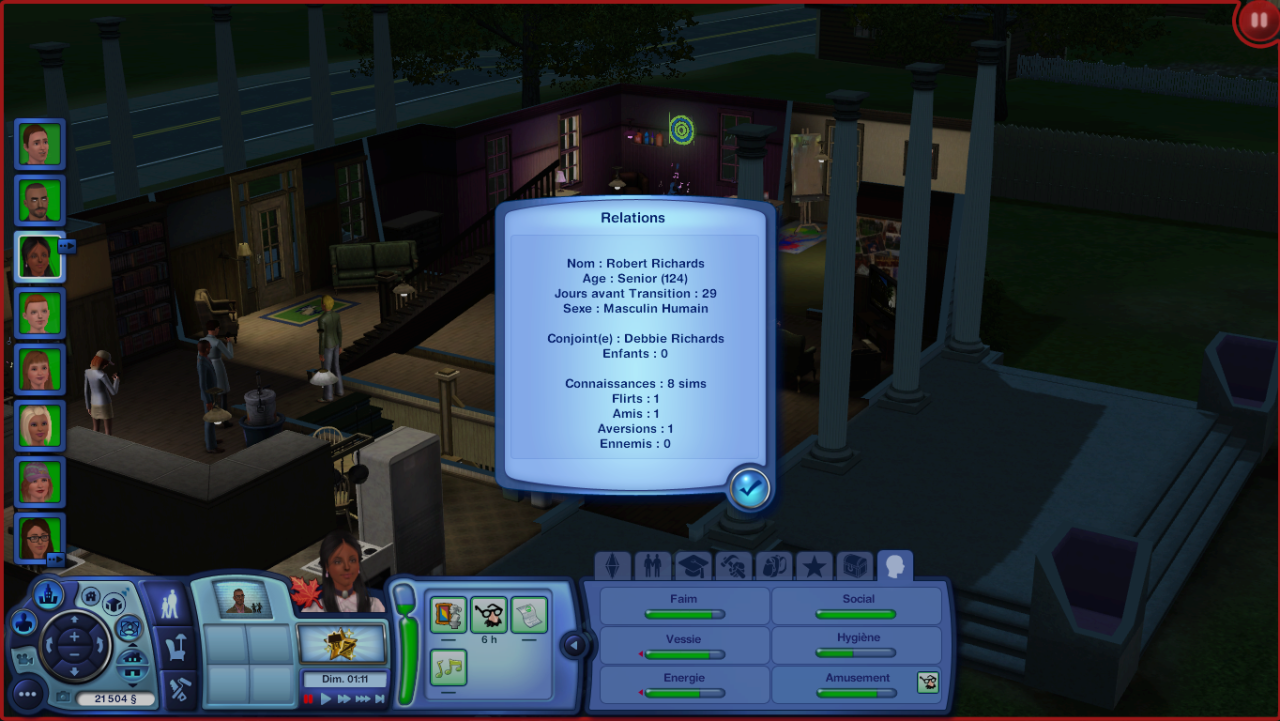Select the music notes moodlet
The width and height of the screenshot is (1280, 721).
point(449,667)
